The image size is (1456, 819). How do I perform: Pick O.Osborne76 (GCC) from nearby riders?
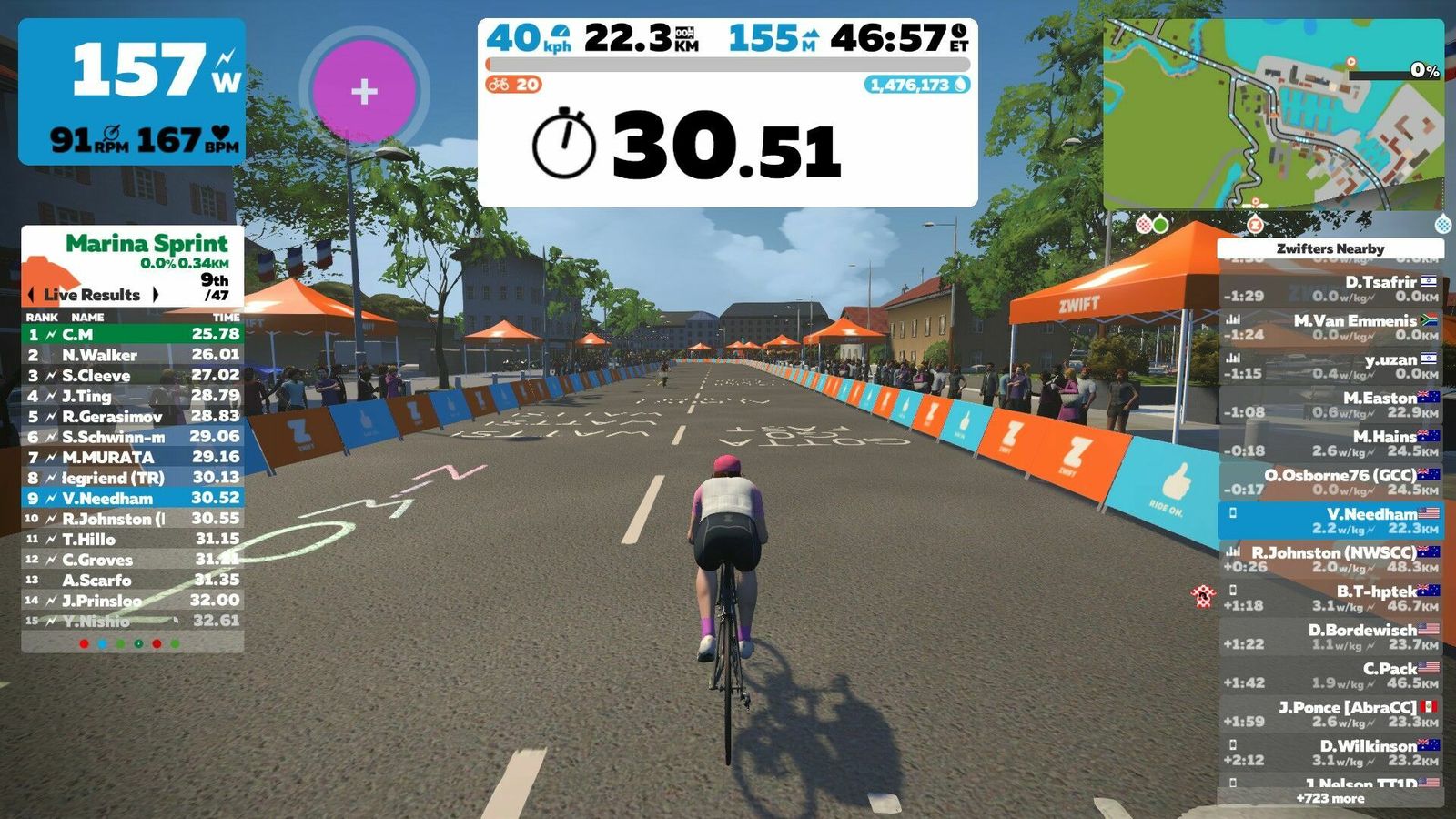click(1330, 481)
